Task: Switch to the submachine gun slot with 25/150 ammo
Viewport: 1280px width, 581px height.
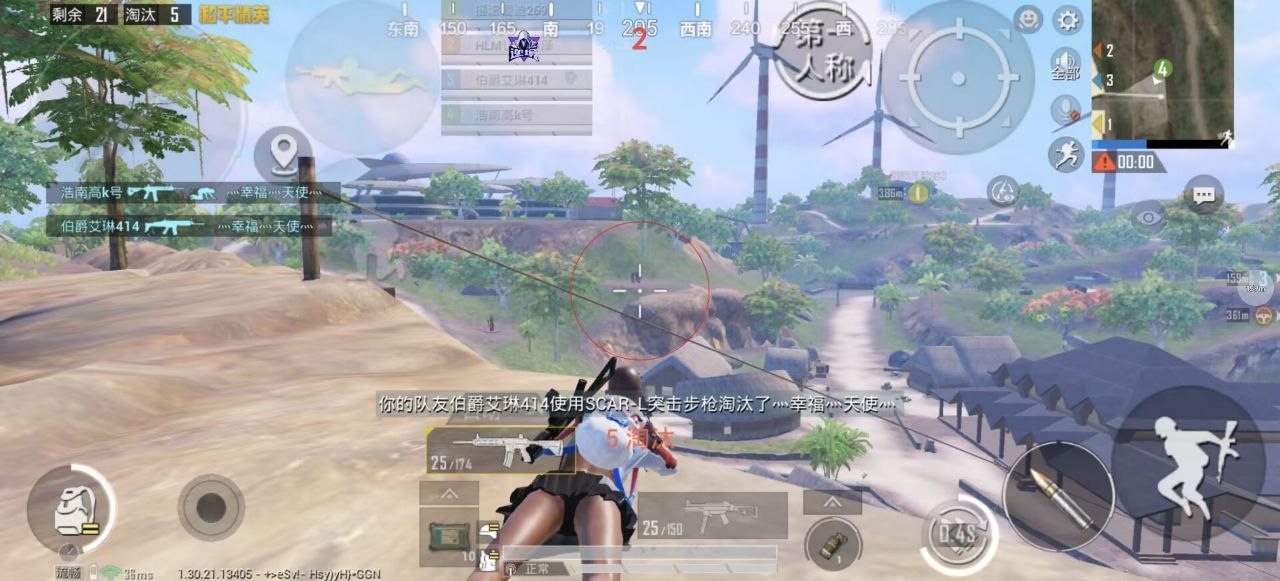Action: tap(711, 515)
